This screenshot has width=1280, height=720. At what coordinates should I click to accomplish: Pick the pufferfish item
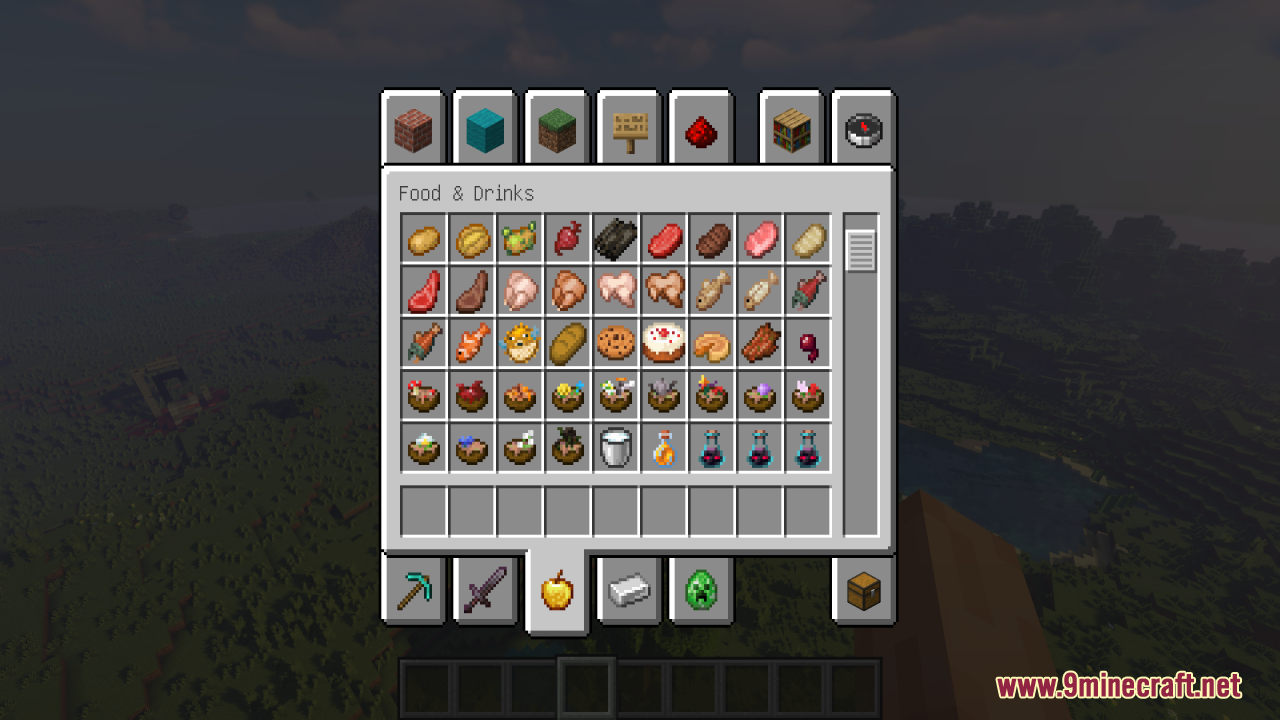point(519,343)
